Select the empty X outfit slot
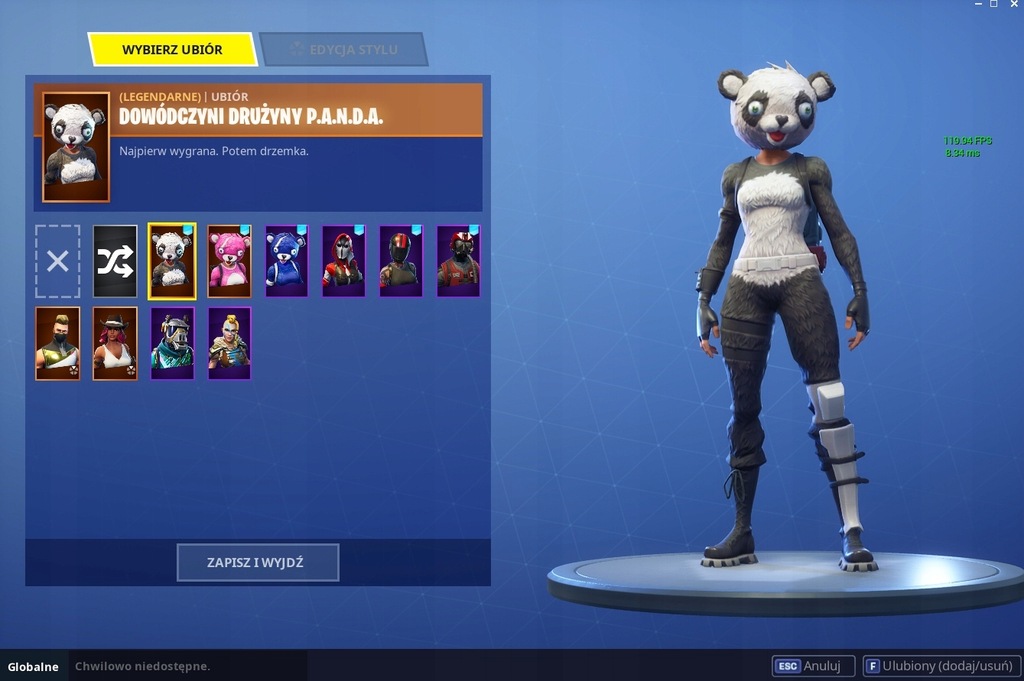This screenshot has height=681, width=1024. point(58,261)
